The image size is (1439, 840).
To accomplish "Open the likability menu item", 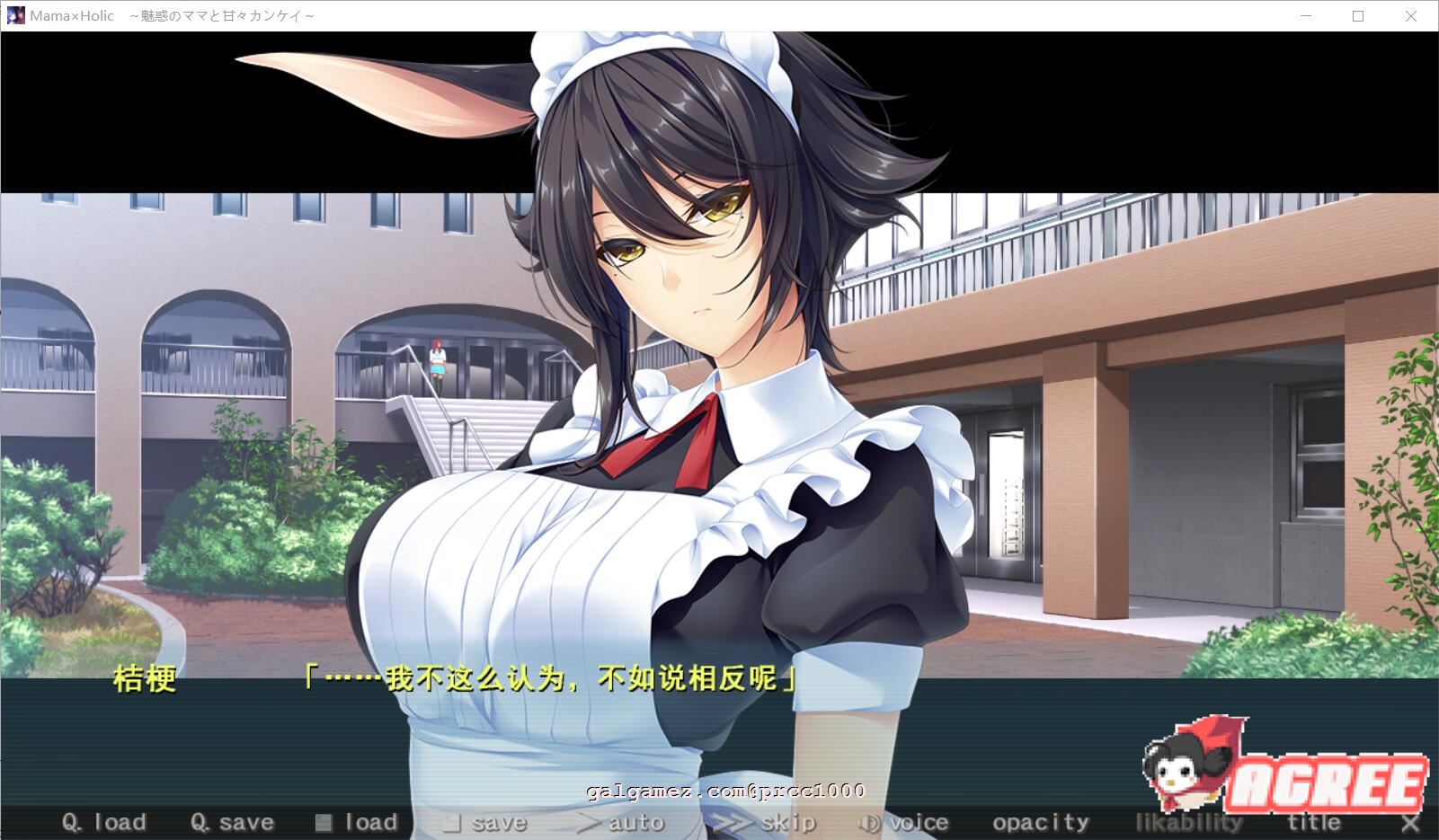I will pyautogui.click(x=1187, y=821).
